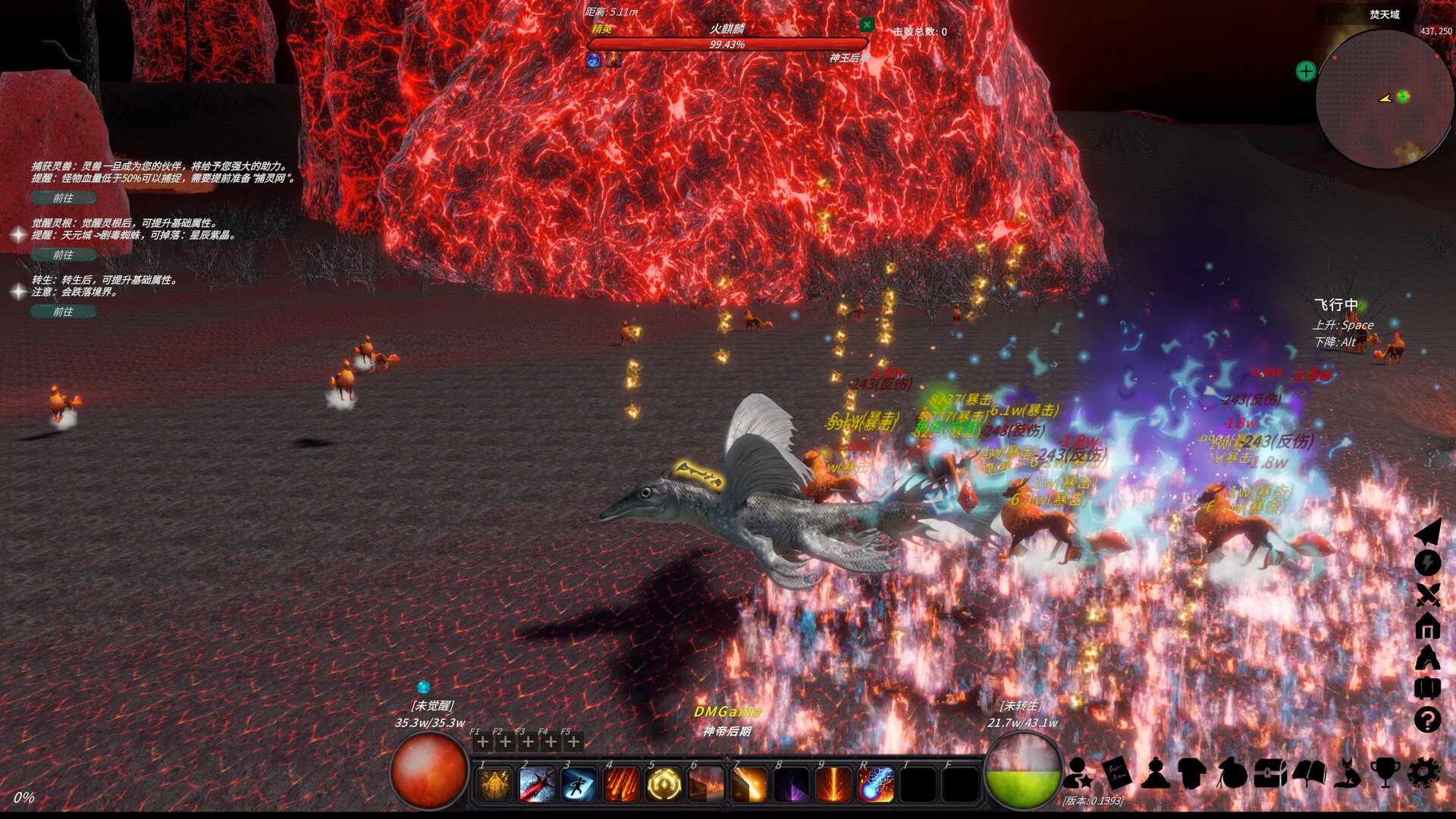Screen dimensions: 1456x819
Task: Close the 火麒麟 target frame
Action: pos(867,25)
